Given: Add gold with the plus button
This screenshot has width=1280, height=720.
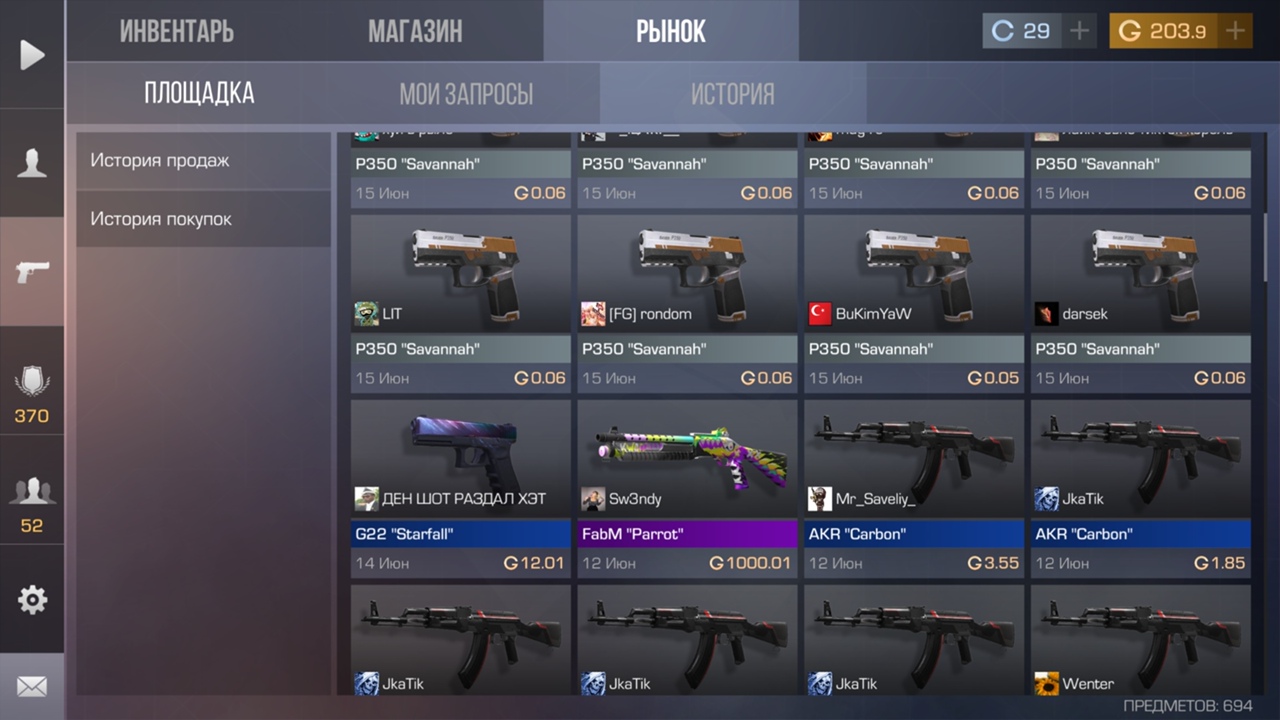Looking at the screenshot, I should [x=1236, y=31].
